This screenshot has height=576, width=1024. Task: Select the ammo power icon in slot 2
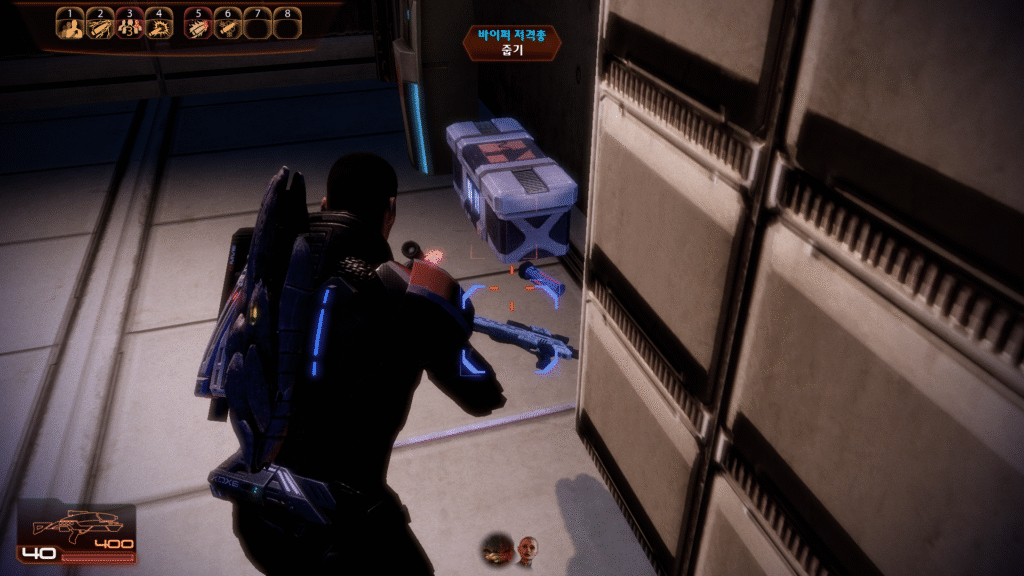click(99, 27)
